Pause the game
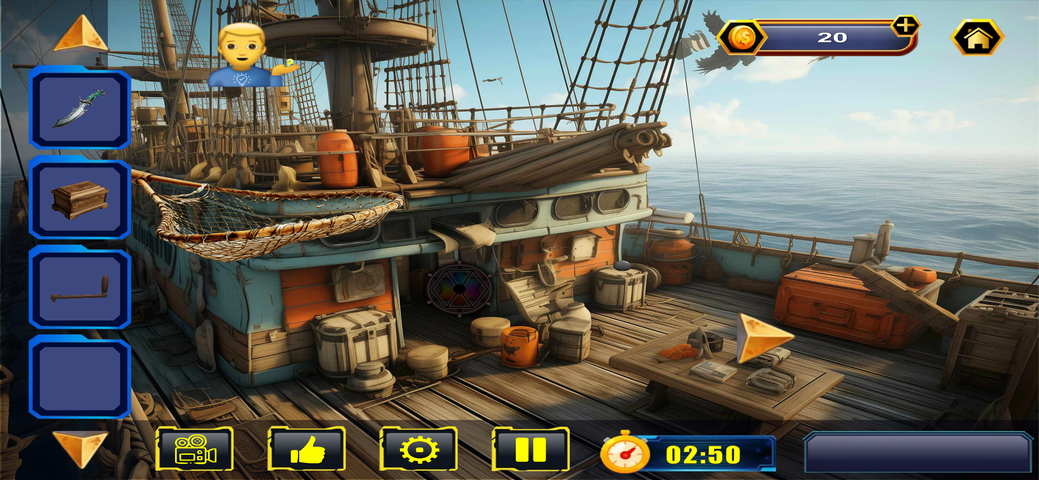1039x480 pixels. point(531,450)
